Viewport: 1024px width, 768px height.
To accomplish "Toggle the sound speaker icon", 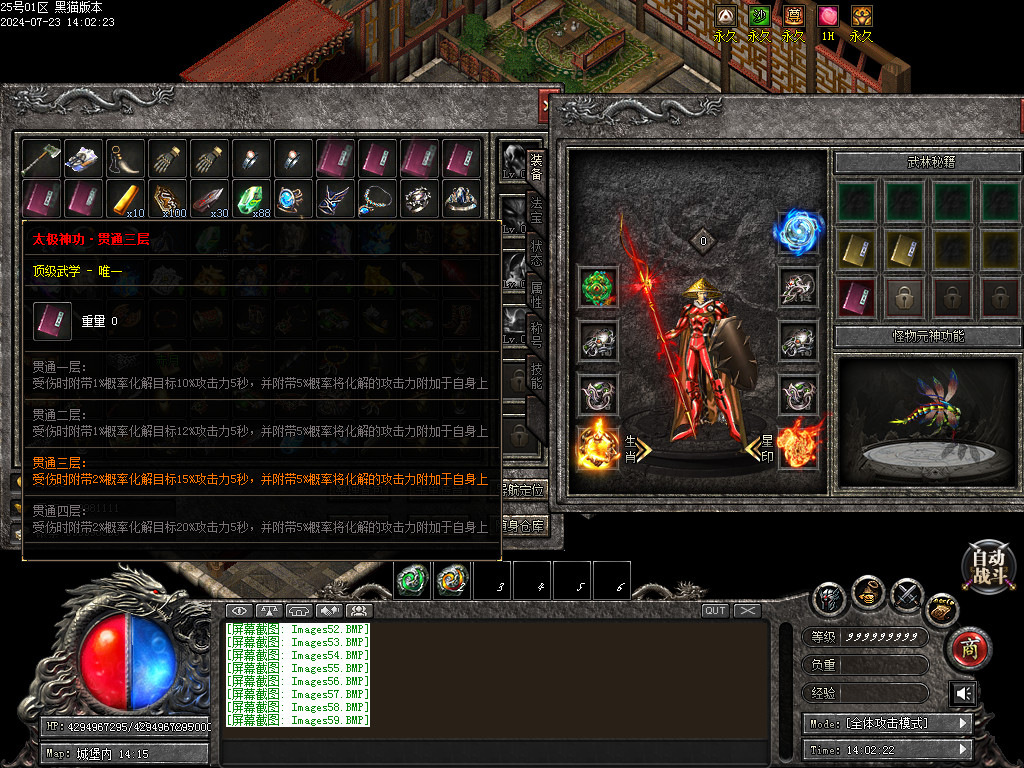I will coord(964,693).
